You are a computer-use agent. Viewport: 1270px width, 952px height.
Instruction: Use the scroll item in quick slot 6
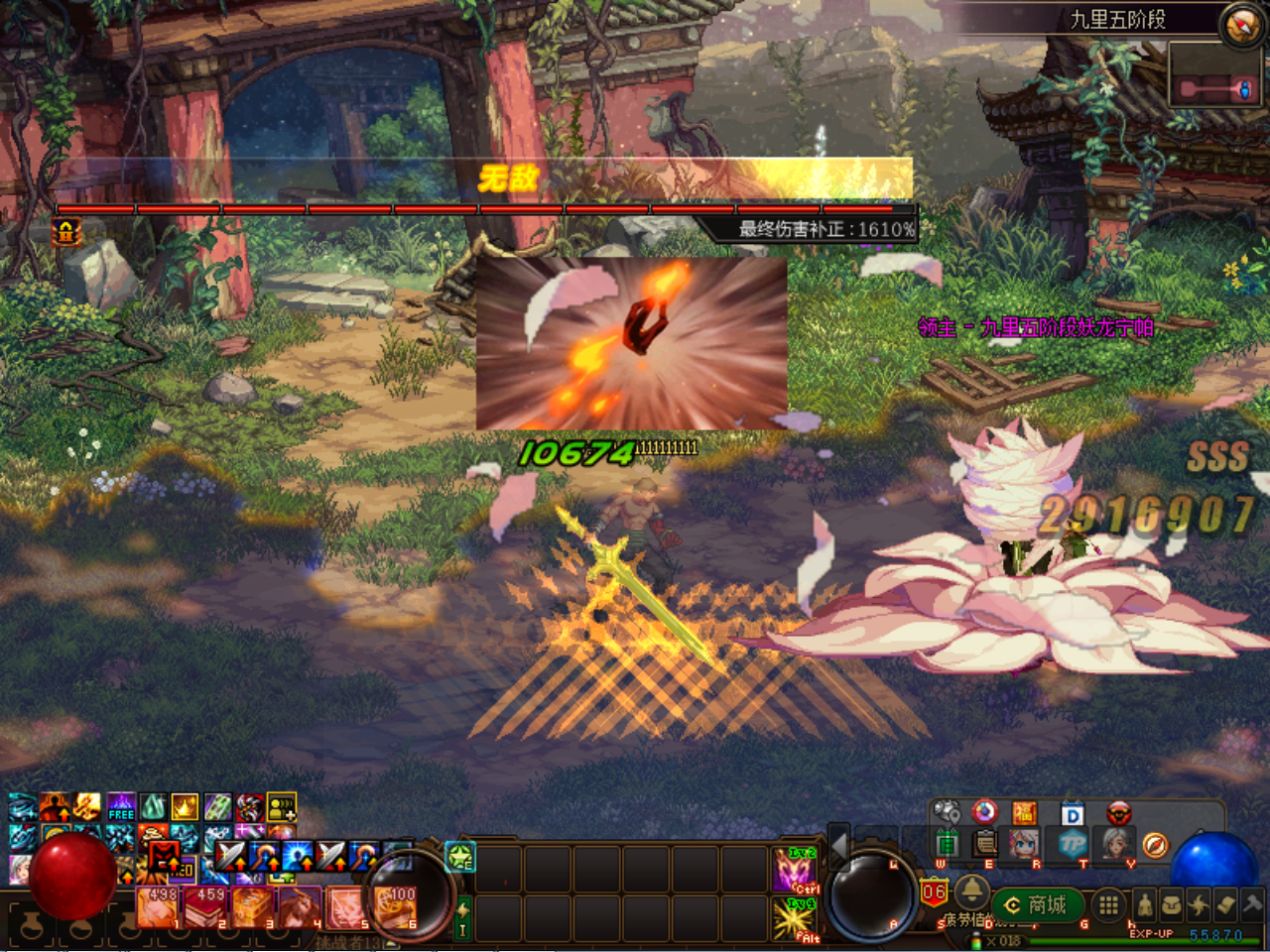[395, 907]
